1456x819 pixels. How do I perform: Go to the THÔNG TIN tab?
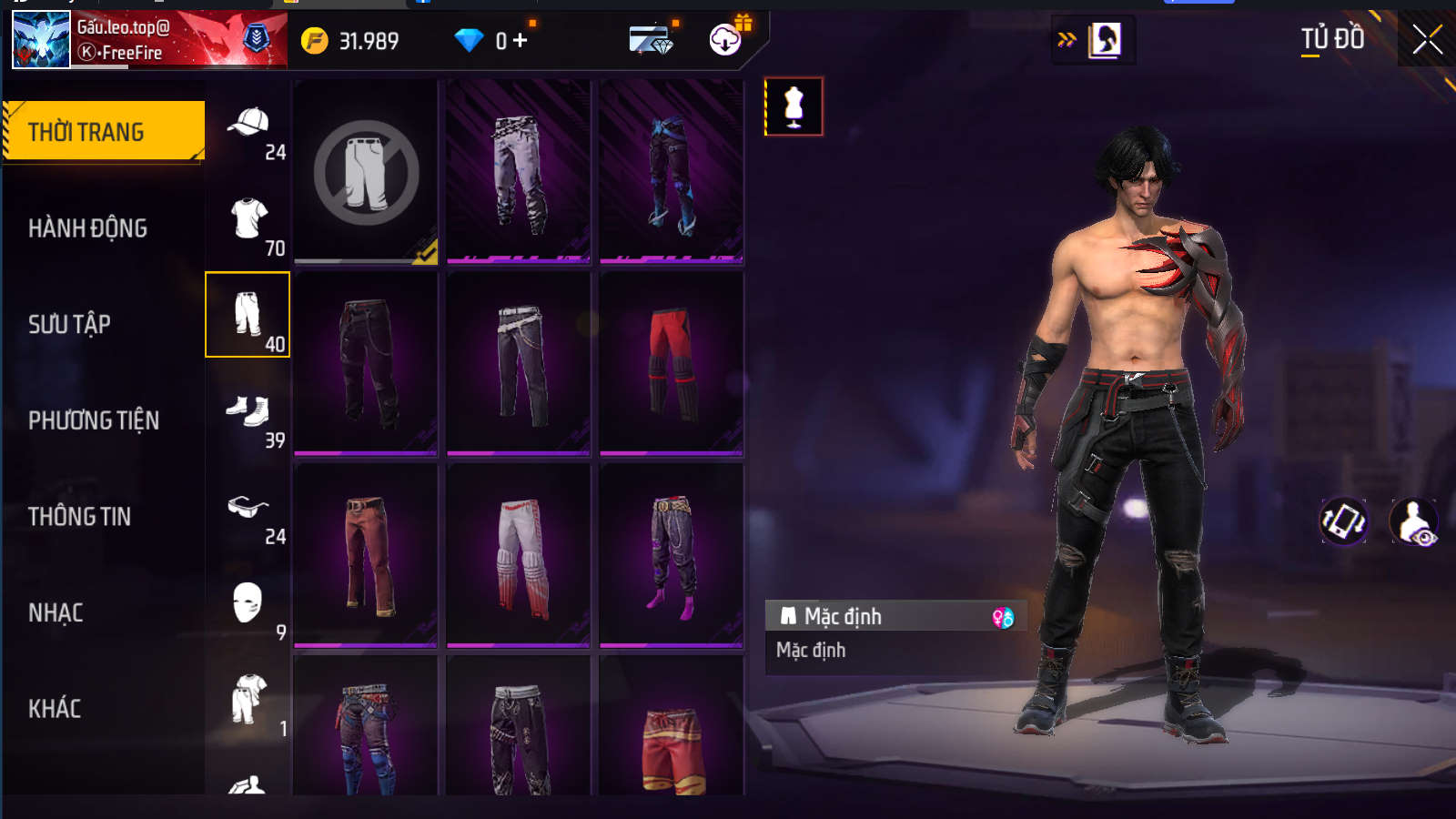80,517
